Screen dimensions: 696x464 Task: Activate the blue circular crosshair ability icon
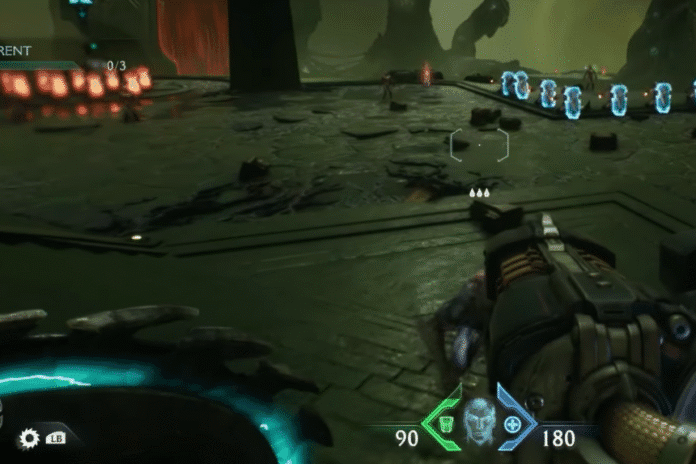pos(513,423)
